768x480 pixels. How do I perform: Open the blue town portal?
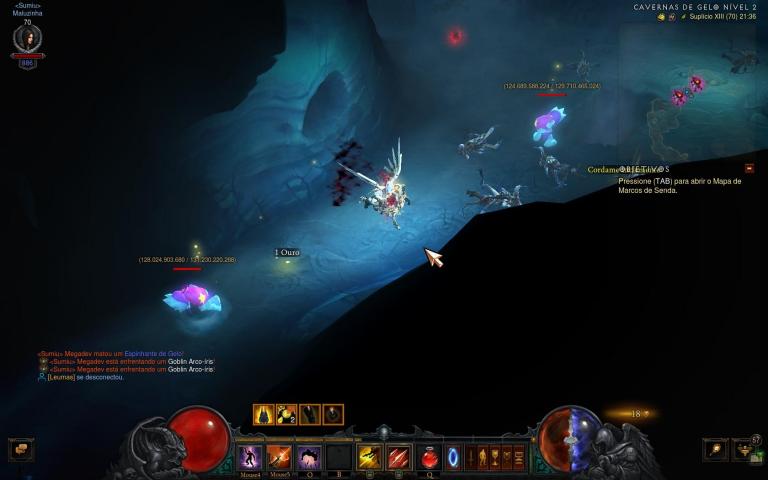pyautogui.click(x=453, y=458)
